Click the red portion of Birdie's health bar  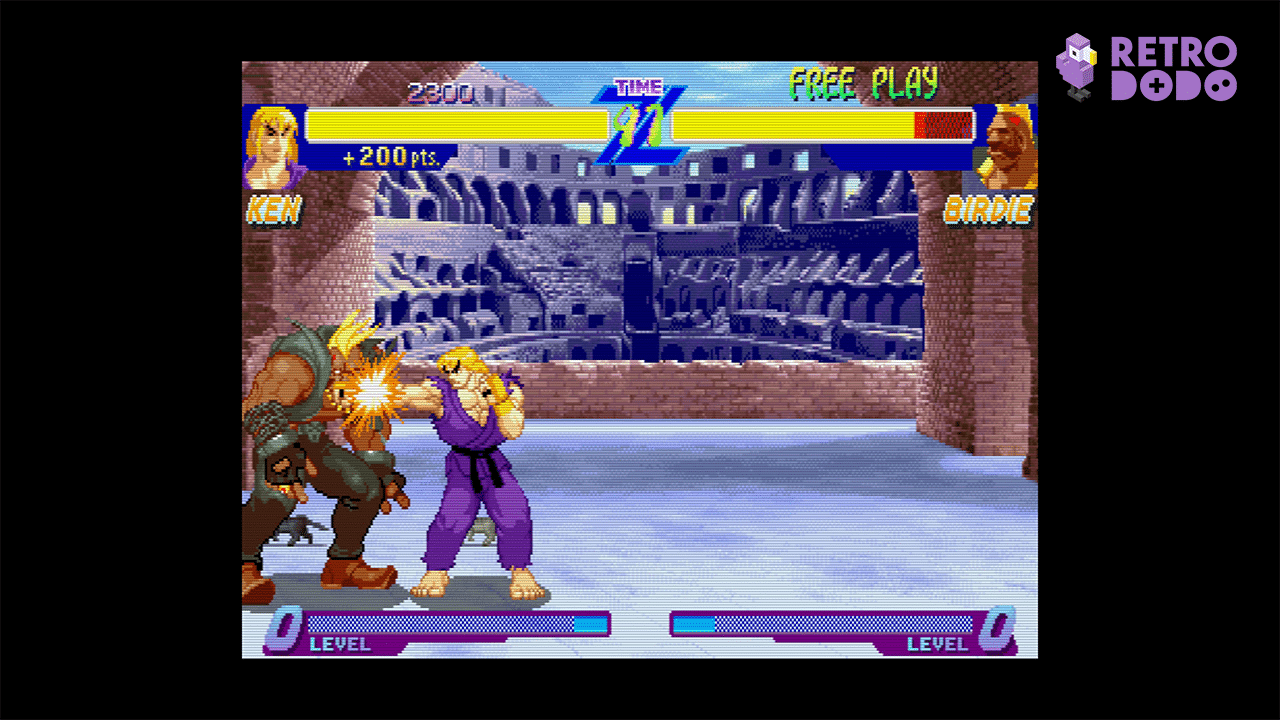tap(941, 125)
